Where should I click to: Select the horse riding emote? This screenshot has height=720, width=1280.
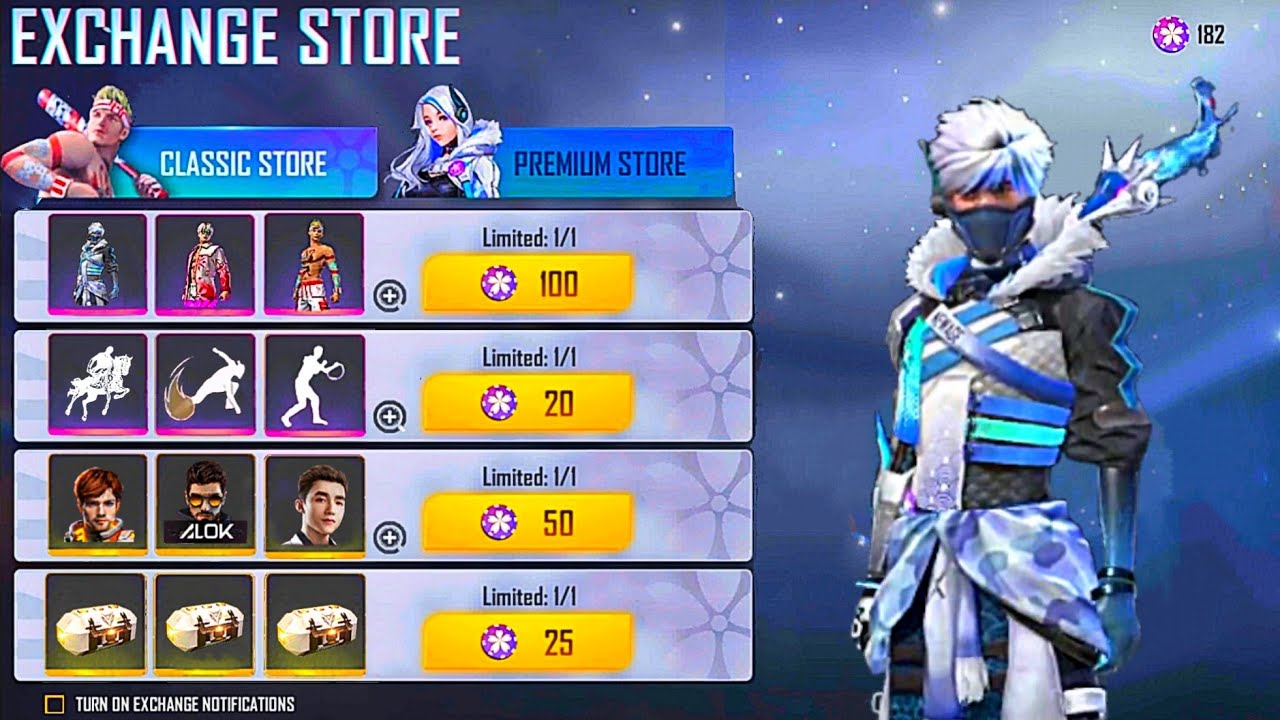[x=97, y=384]
